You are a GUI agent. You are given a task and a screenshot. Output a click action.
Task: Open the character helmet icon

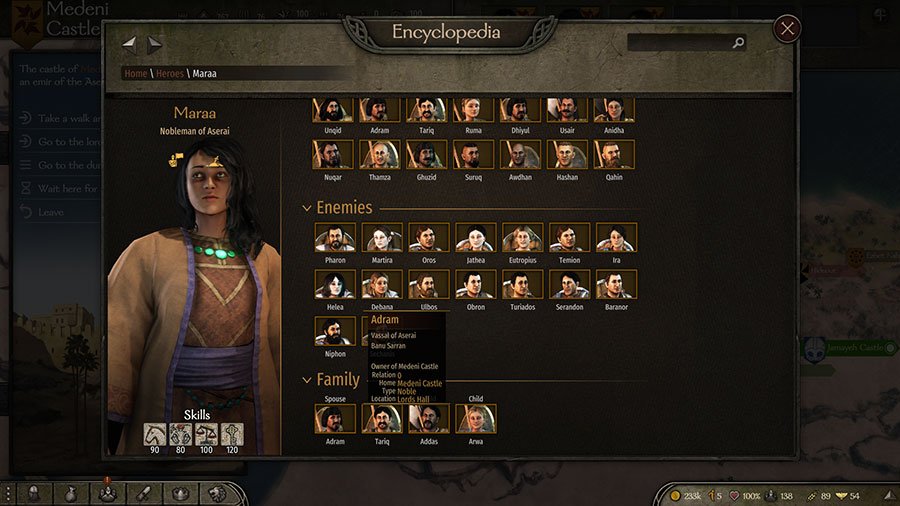click(x=35, y=494)
